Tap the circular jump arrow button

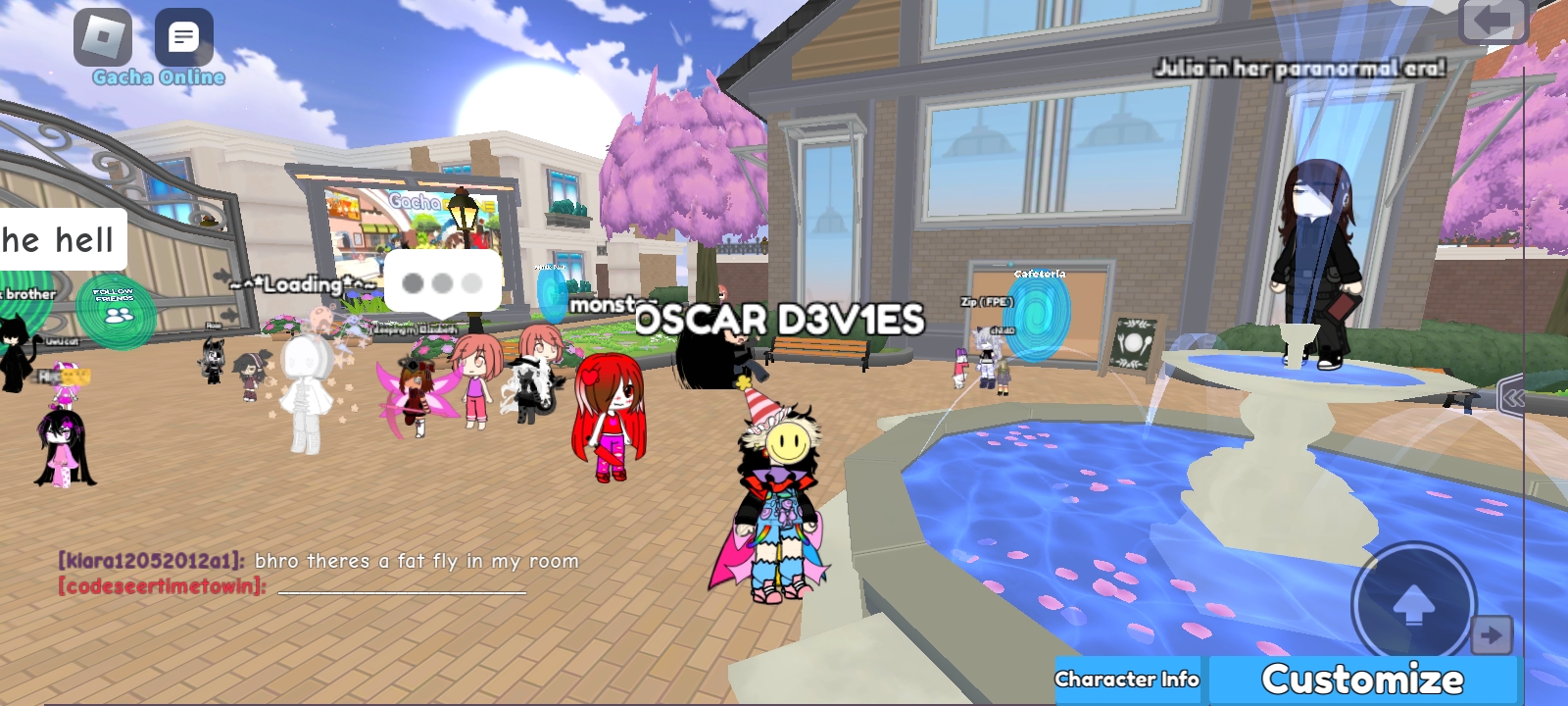pyautogui.click(x=1413, y=605)
